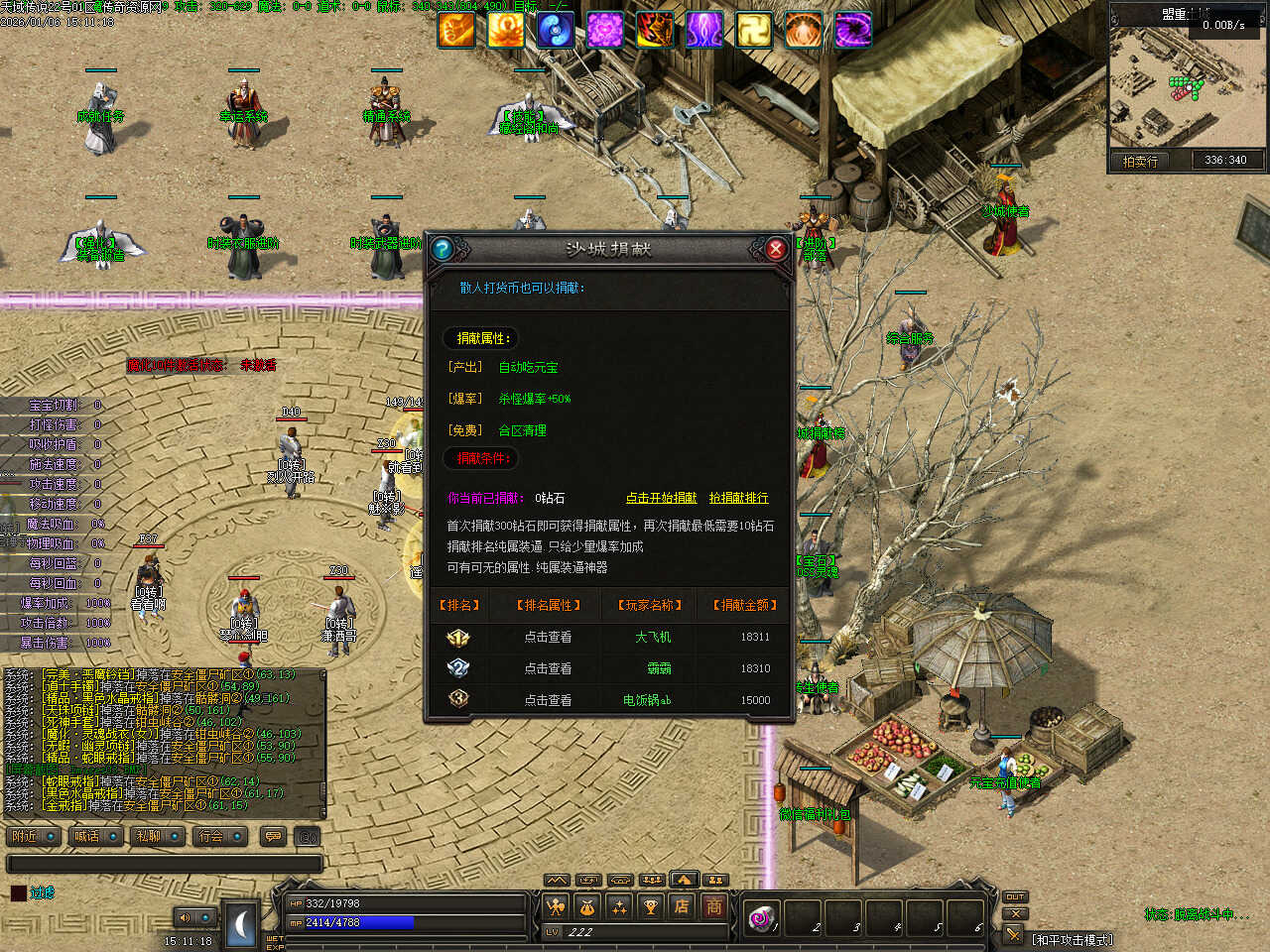
Task: Activate the golden swastika skill icon
Action: pos(753,31)
